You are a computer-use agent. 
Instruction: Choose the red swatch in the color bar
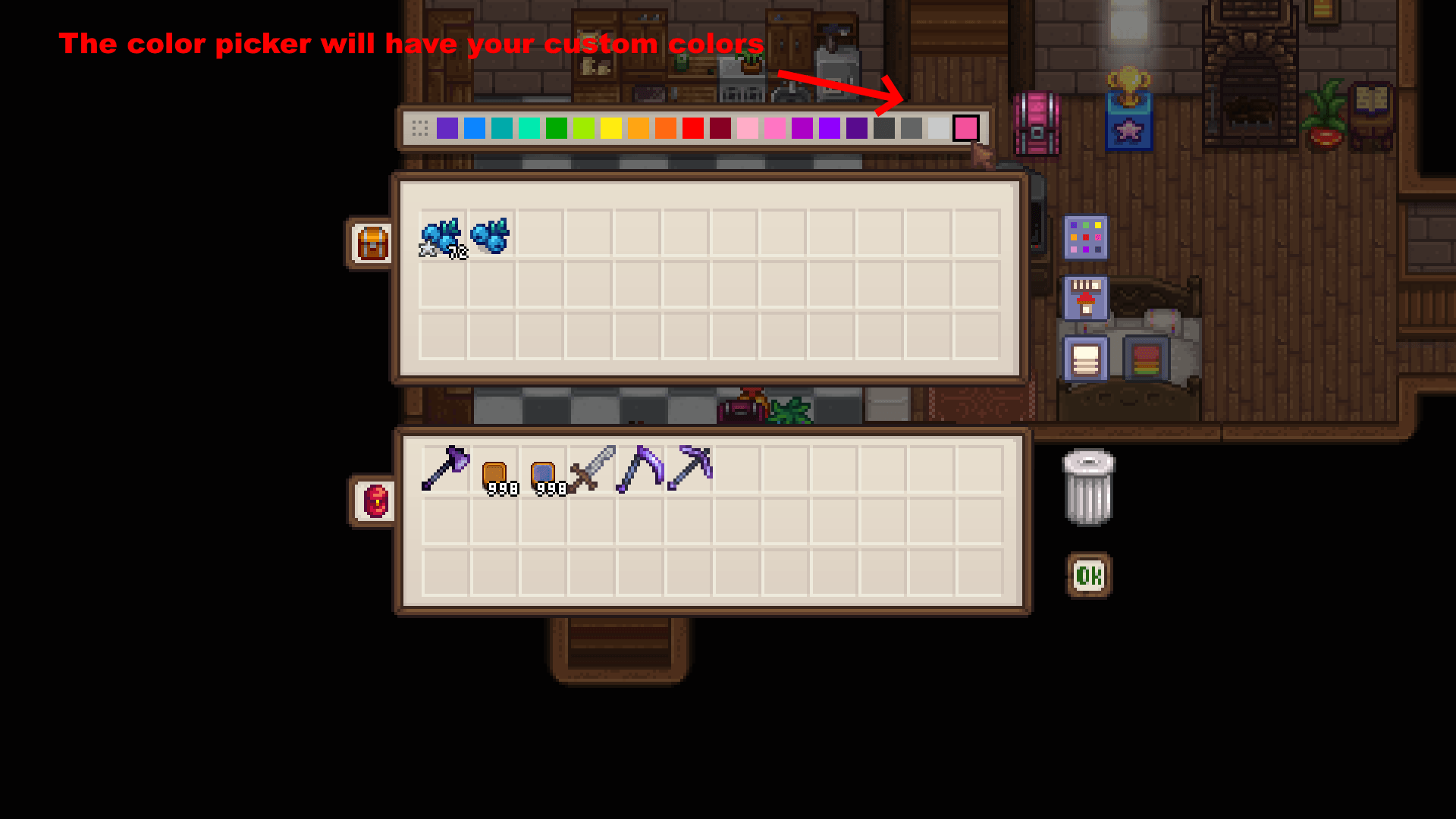pyautogui.click(x=694, y=128)
